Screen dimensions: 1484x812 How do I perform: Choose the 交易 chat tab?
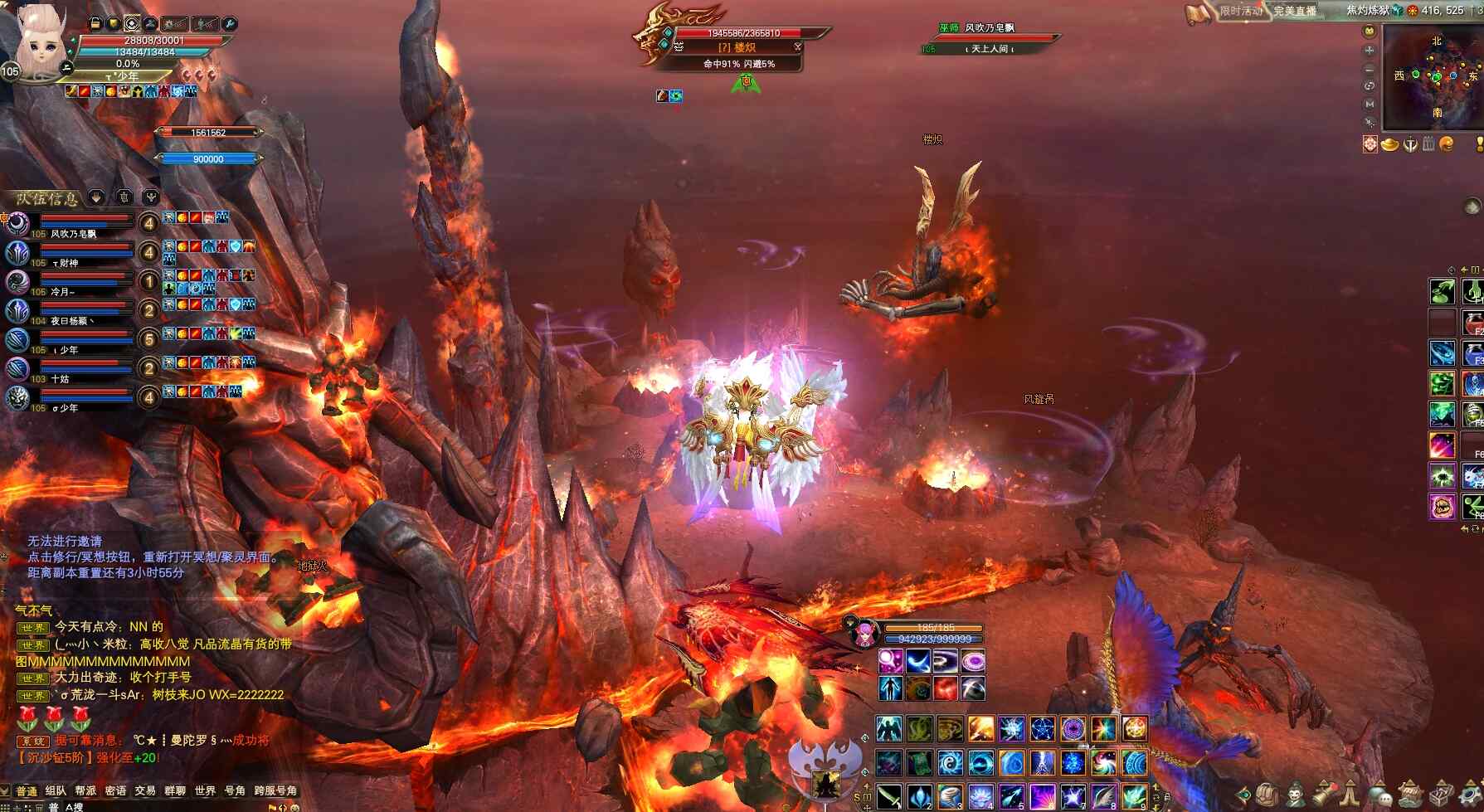tap(145, 790)
